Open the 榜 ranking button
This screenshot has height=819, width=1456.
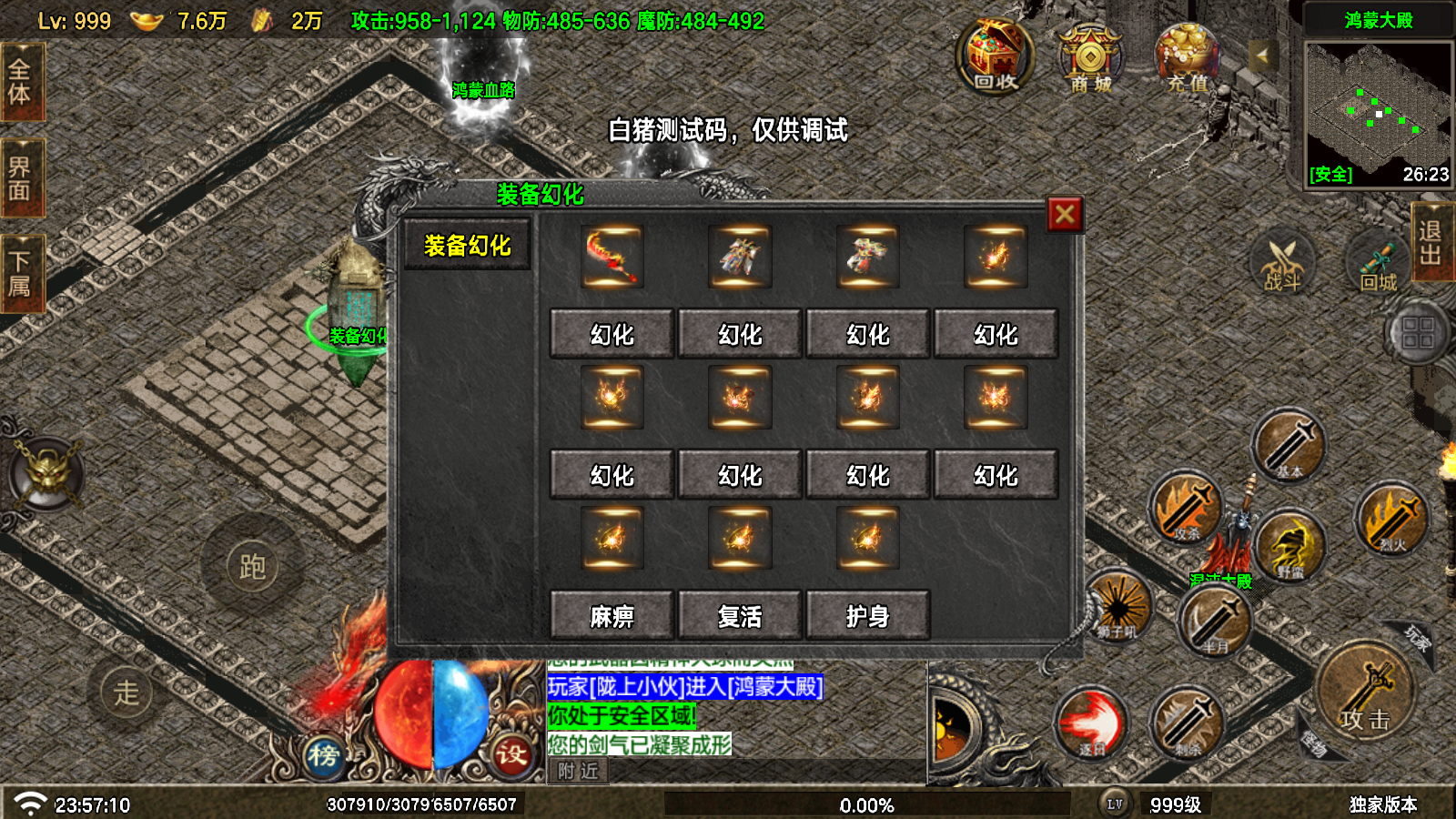pos(323,754)
